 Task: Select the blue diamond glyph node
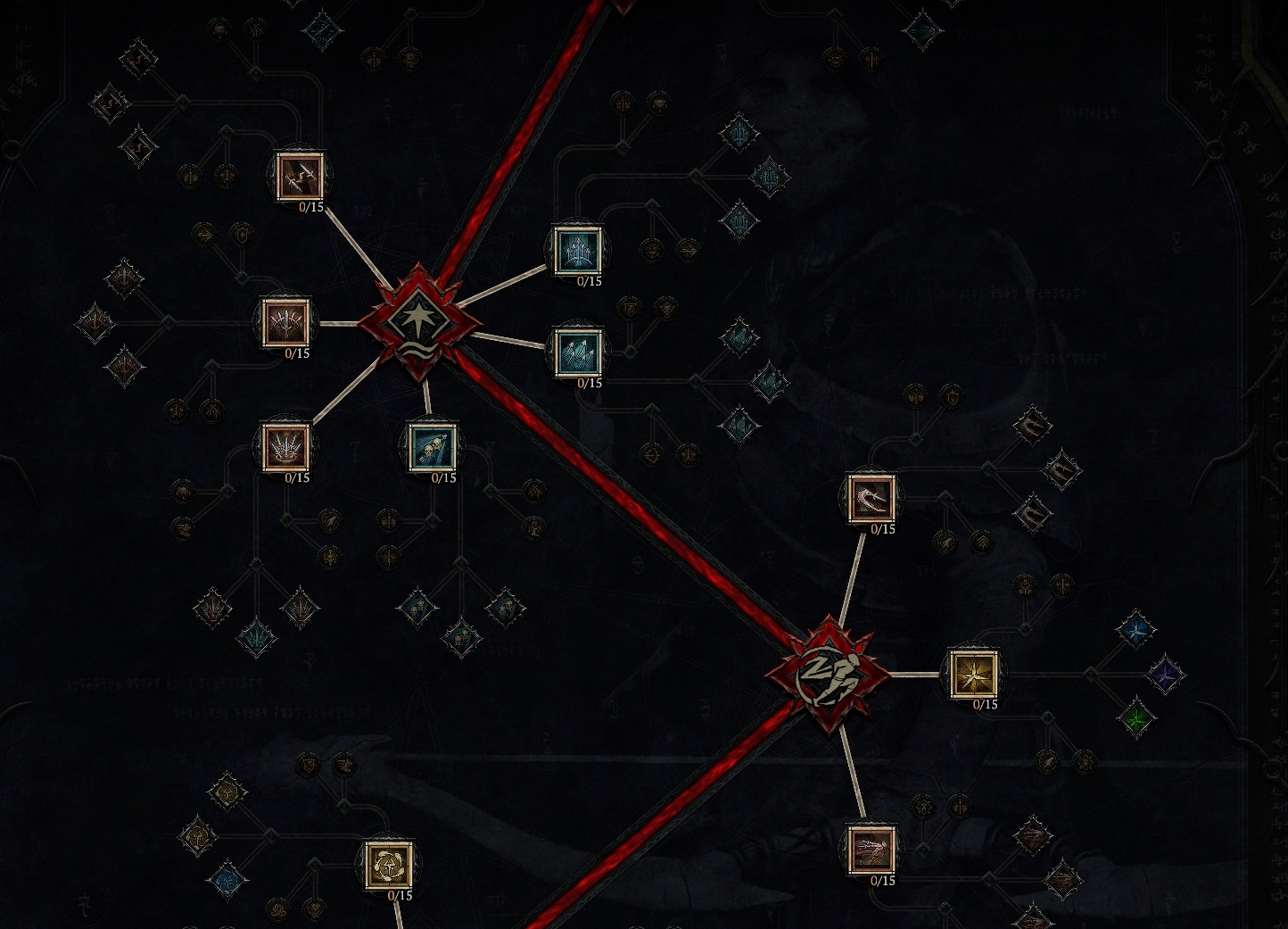coord(1136,631)
